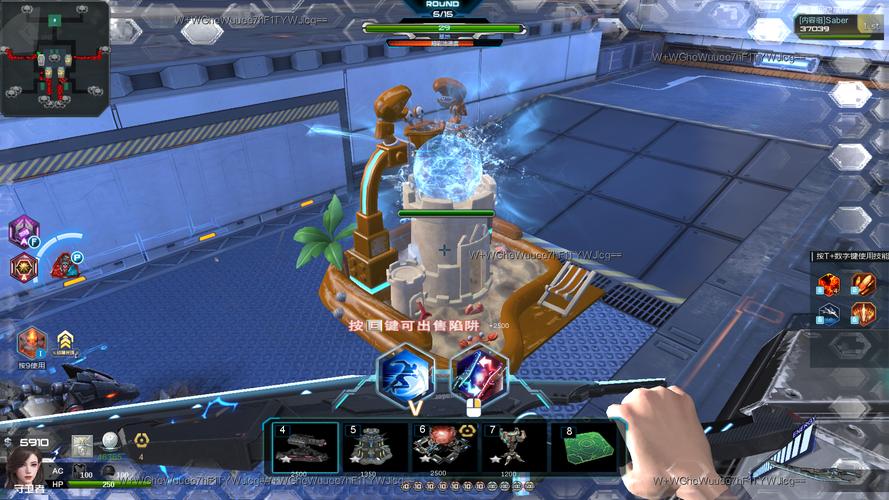Select the red hexagon ability icon
Viewport: 889px width, 500px height.
click(23, 267)
